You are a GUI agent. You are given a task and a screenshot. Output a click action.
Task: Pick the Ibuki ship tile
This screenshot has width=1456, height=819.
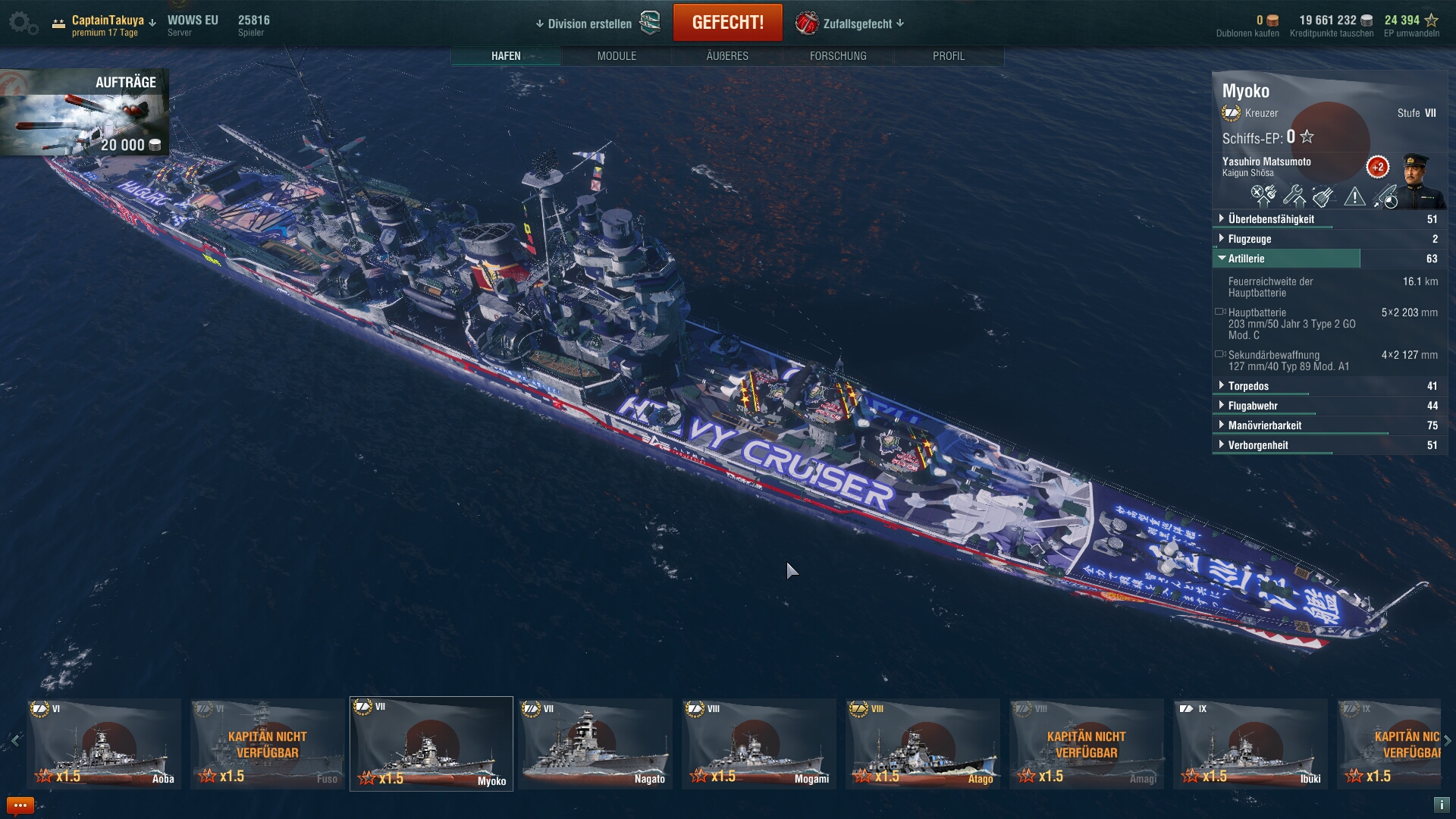tap(1250, 744)
